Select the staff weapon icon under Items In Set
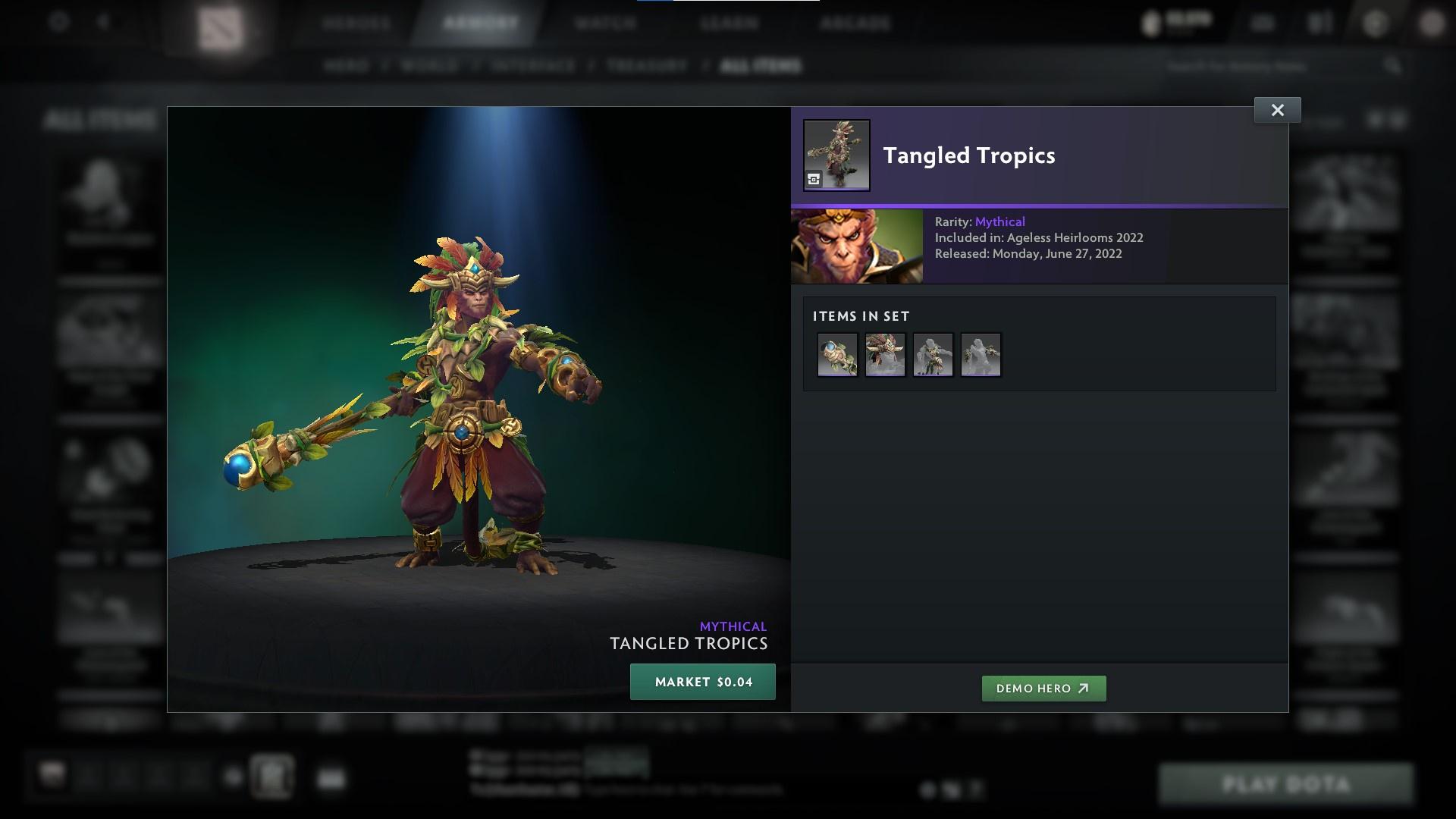 click(837, 354)
